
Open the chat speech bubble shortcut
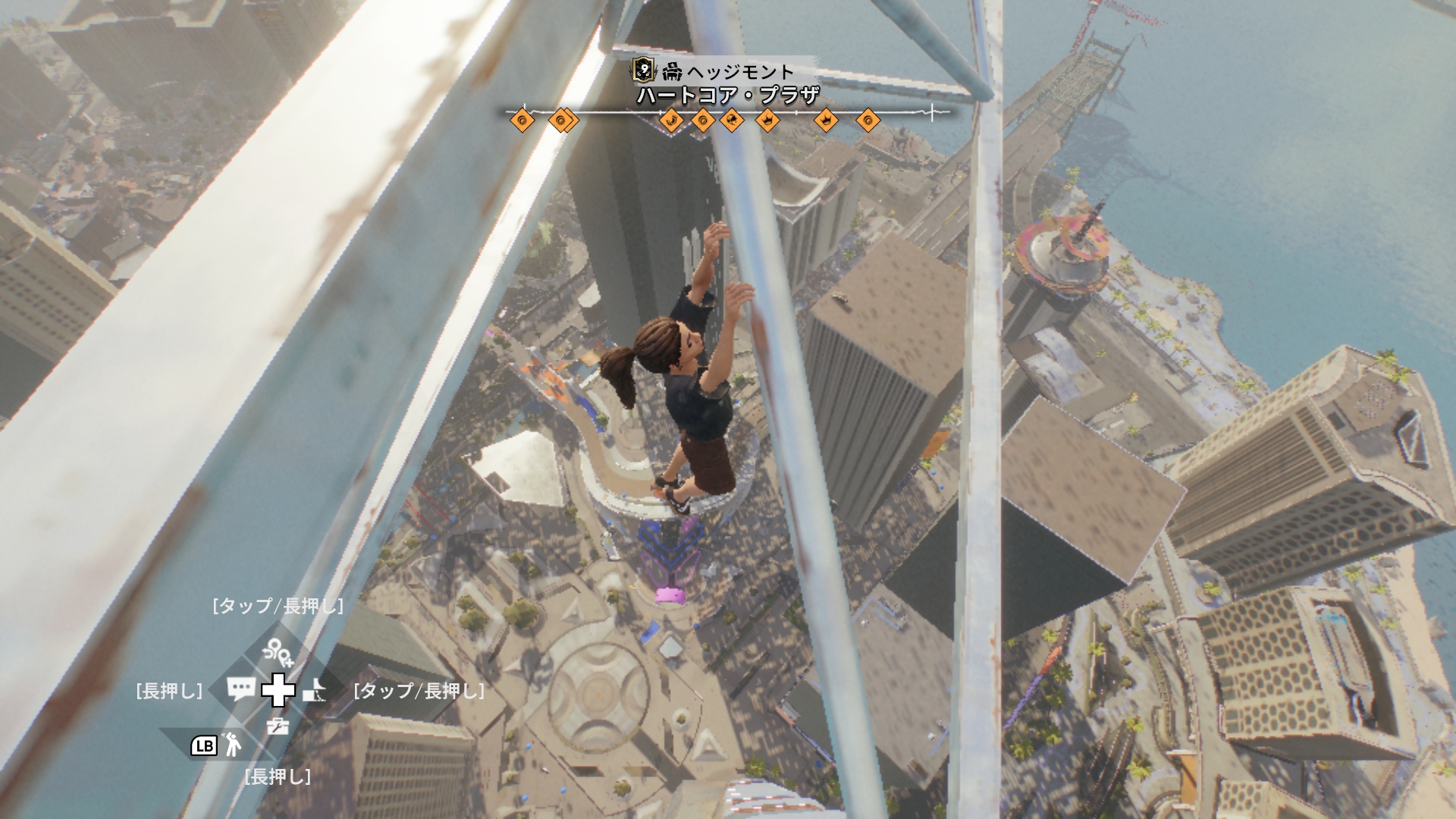point(241,689)
